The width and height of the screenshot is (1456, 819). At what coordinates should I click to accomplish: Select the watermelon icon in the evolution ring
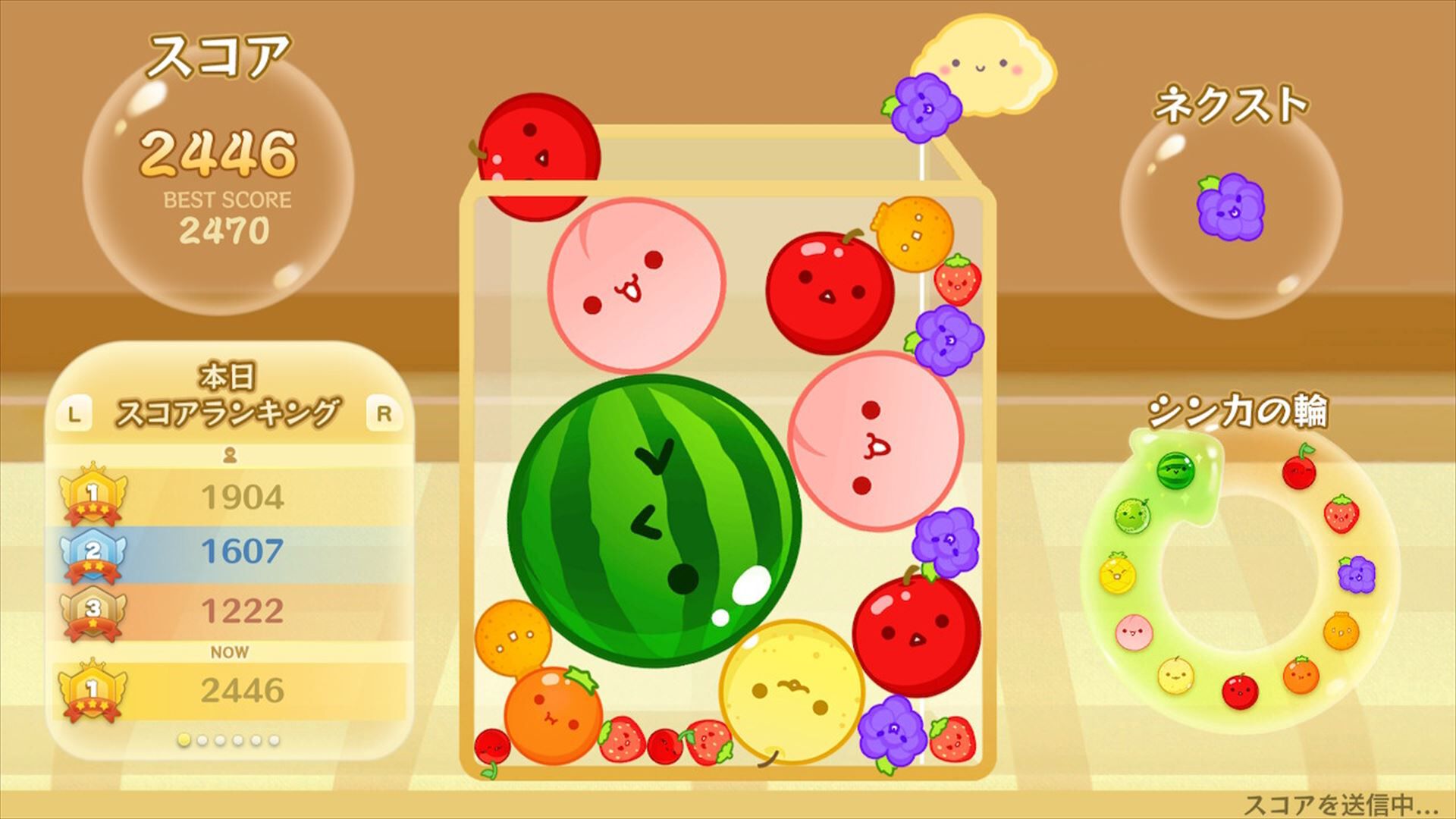click(1175, 471)
